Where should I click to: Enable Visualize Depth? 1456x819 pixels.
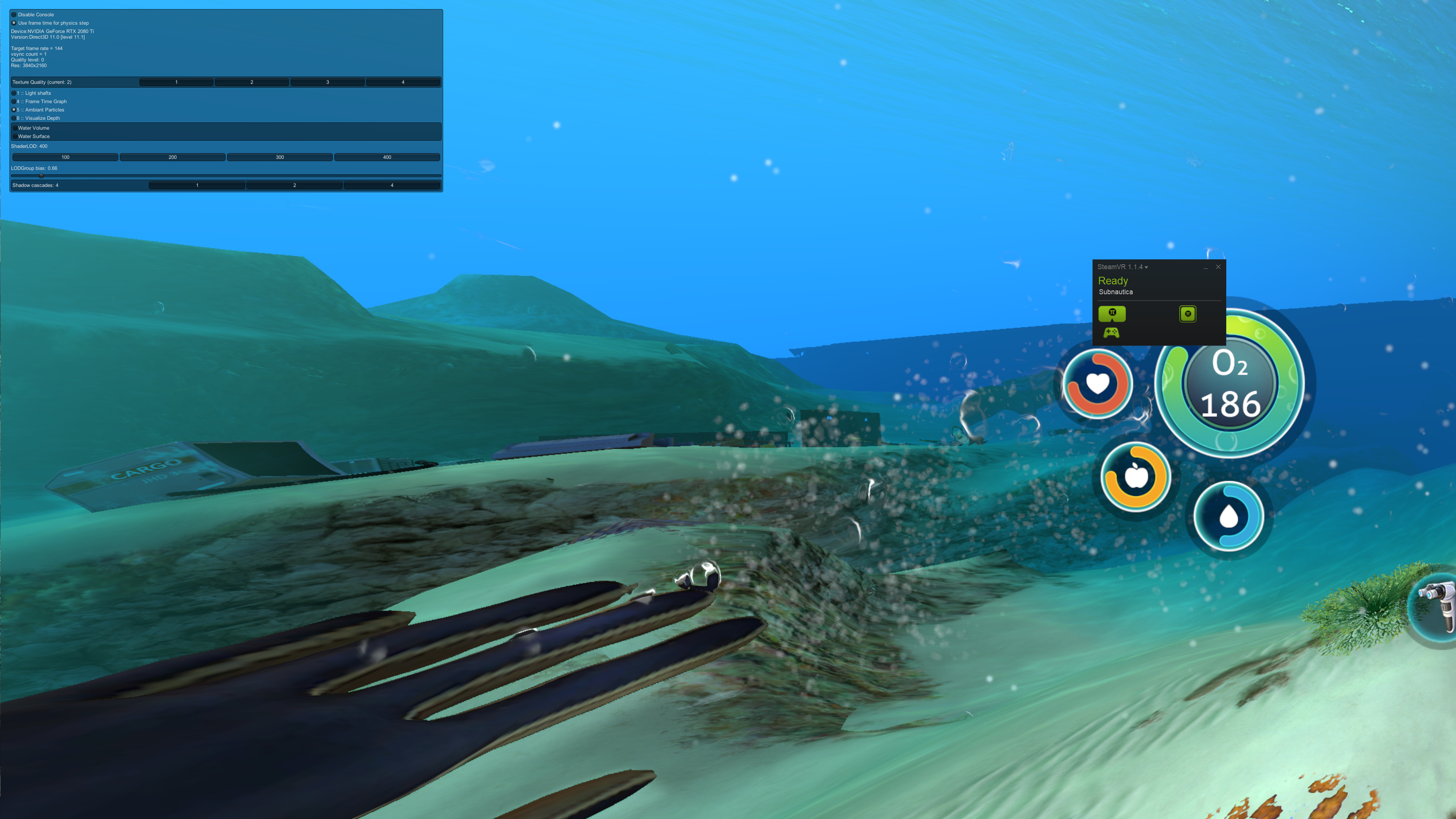click(x=14, y=118)
